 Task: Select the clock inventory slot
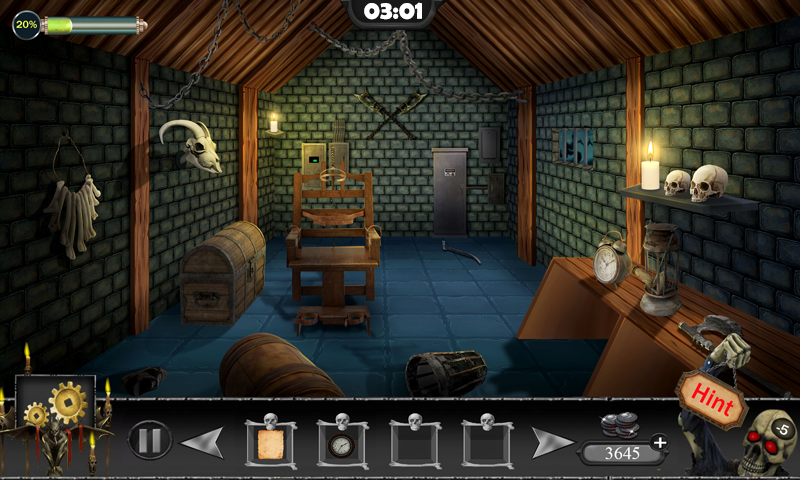tap(342, 442)
